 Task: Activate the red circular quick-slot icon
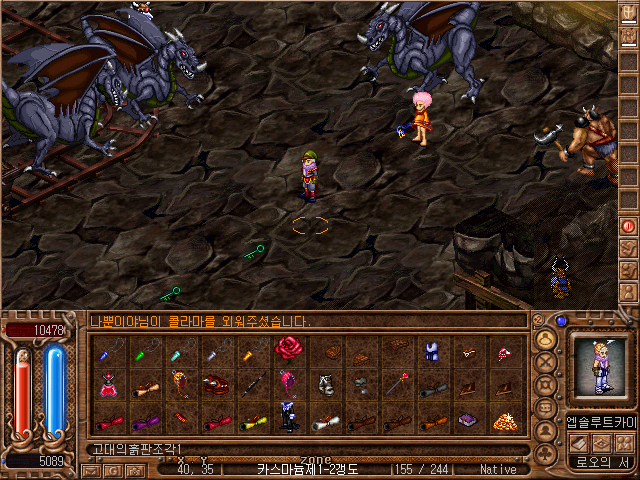(x=628, y=226)
